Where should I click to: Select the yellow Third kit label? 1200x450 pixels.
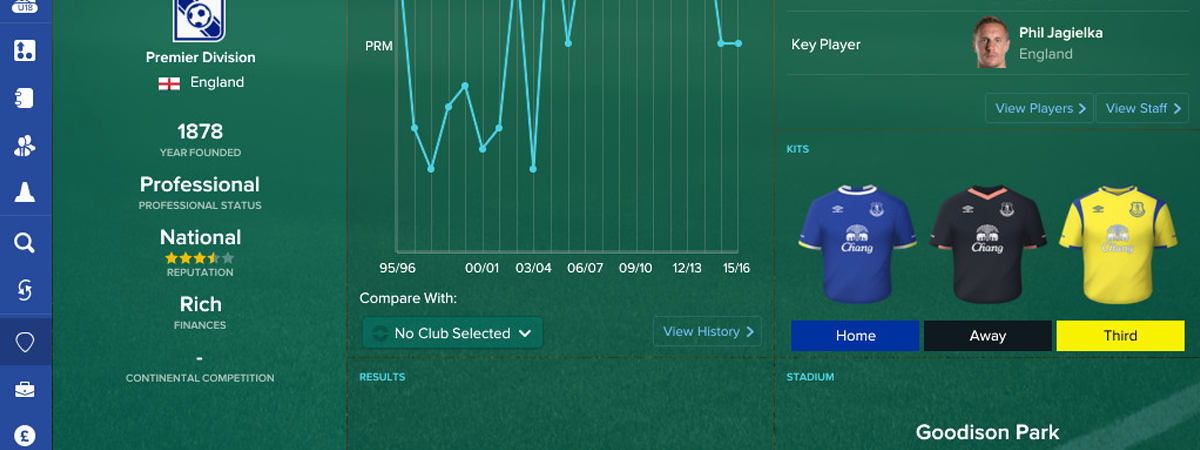pos(1120,336)
